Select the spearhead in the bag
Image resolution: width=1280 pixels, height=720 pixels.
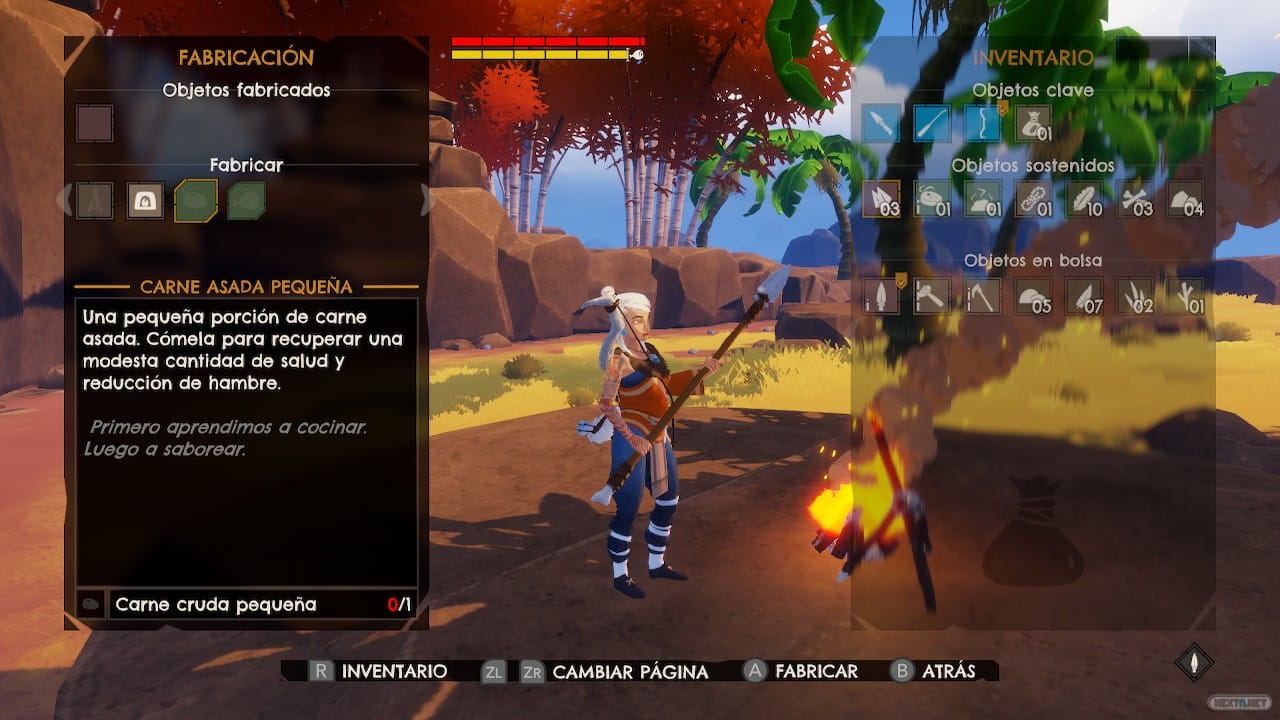pyautogui.click(x=881, y=296)
